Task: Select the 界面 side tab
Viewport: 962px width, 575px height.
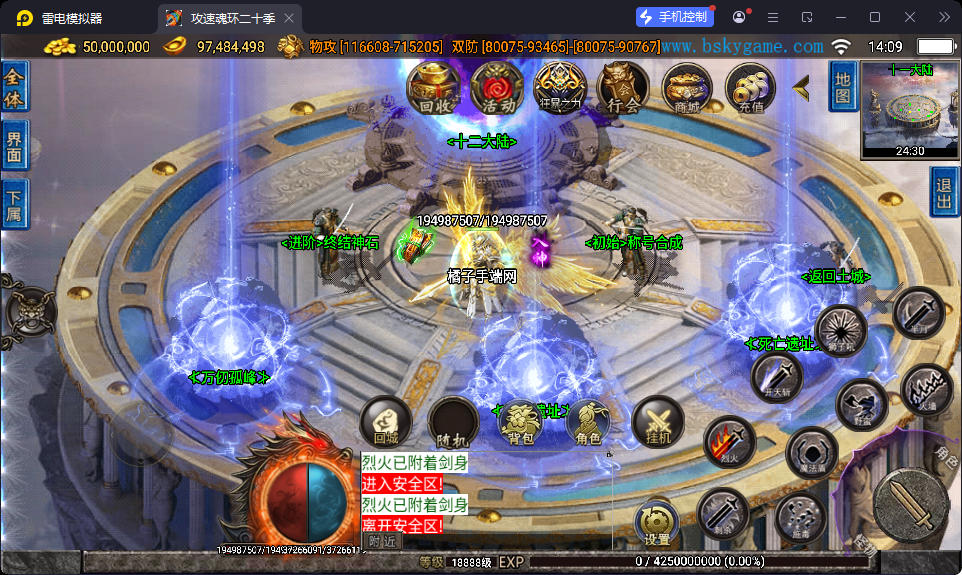Action: click(x=14, y=145)
